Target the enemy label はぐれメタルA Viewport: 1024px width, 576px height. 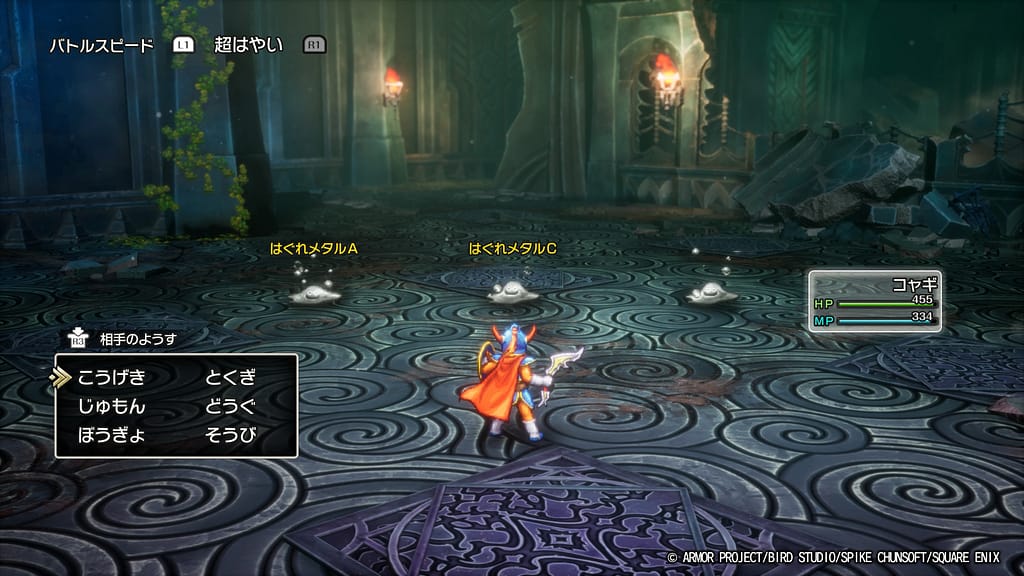click(313, 248)
